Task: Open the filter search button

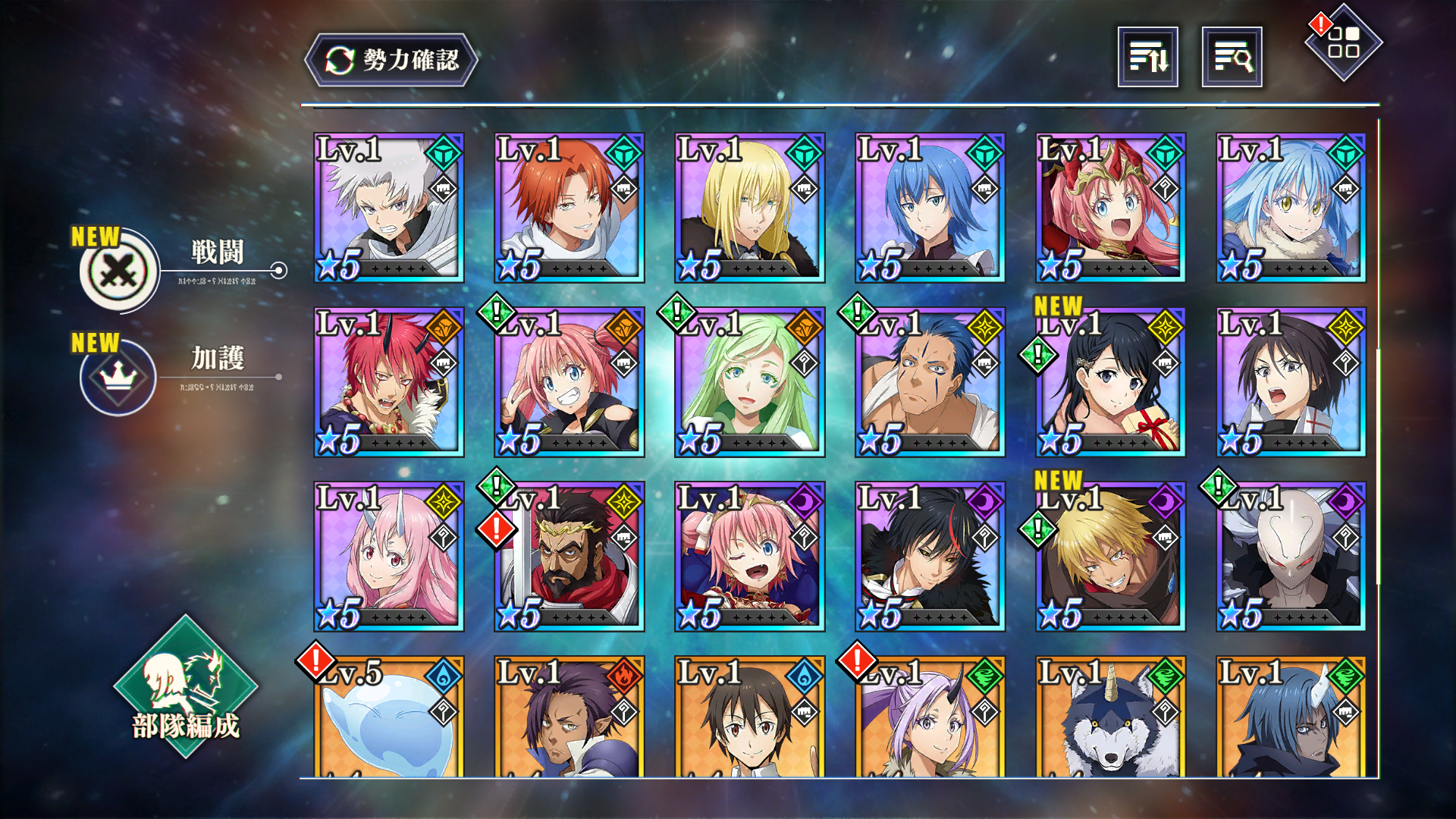Action: [x=1232, y=57]
